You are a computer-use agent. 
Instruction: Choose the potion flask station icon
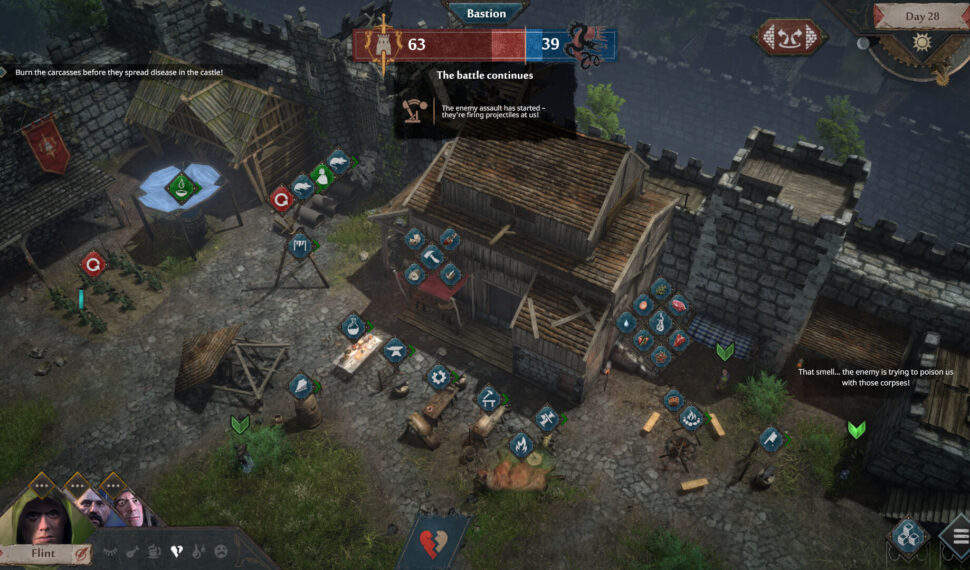(x=351, y=326)
